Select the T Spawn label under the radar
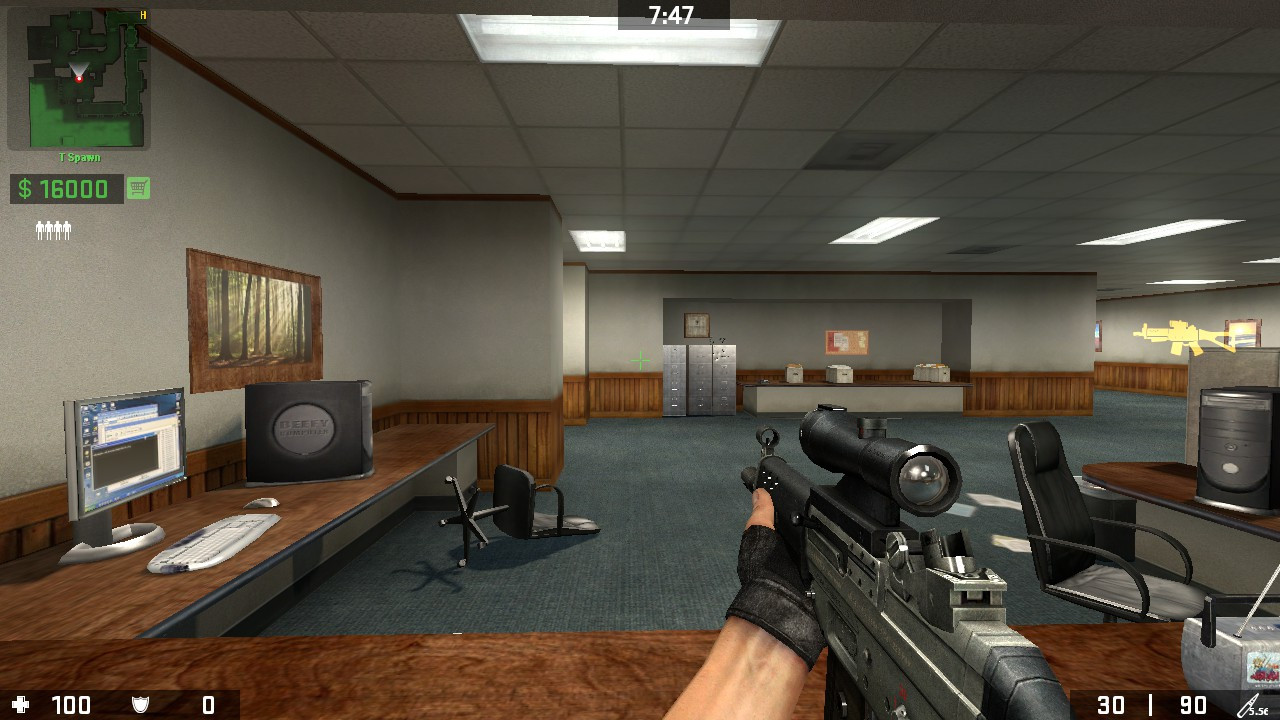 coord(80,157)
